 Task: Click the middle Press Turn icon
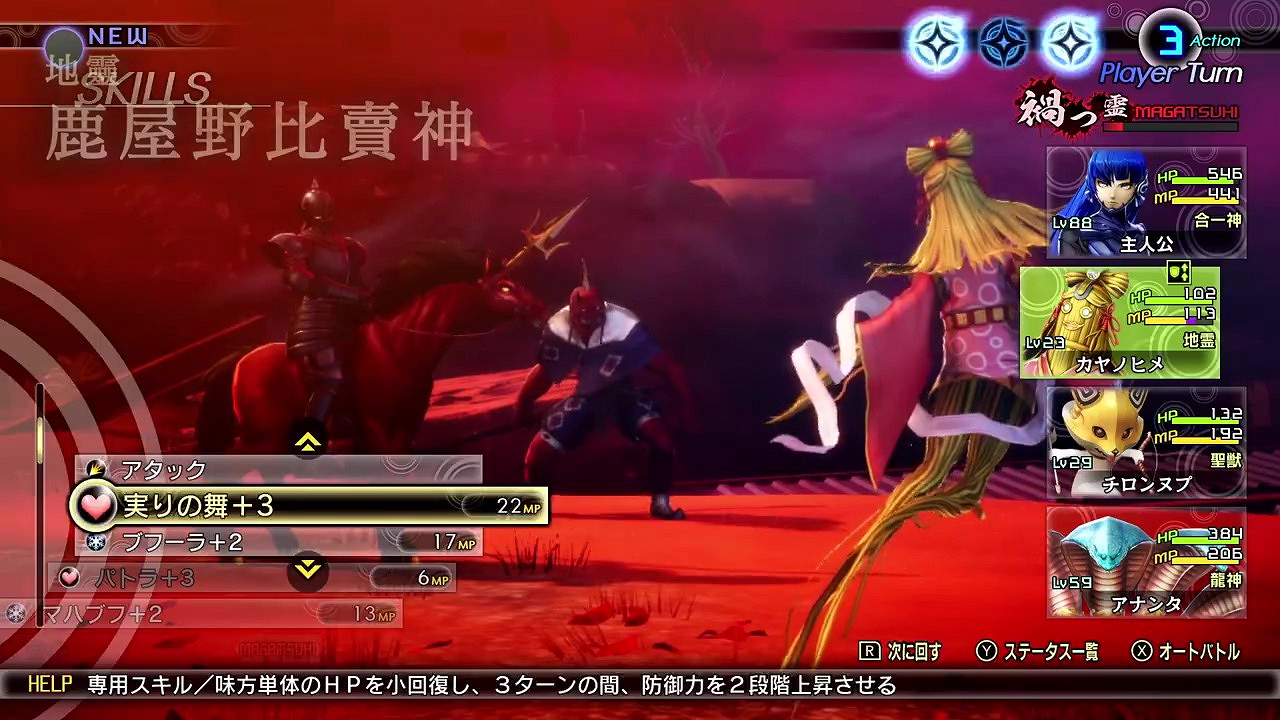[x=1004, y=41]
